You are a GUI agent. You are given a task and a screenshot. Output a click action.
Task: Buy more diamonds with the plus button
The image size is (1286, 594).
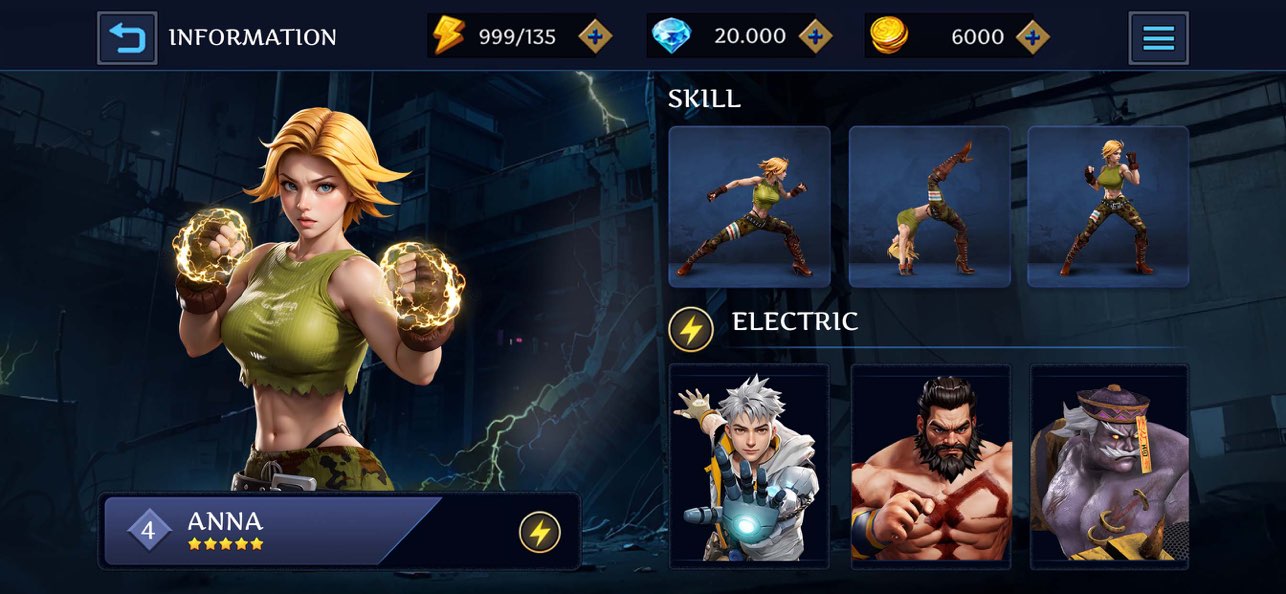[x=815, y=37]
